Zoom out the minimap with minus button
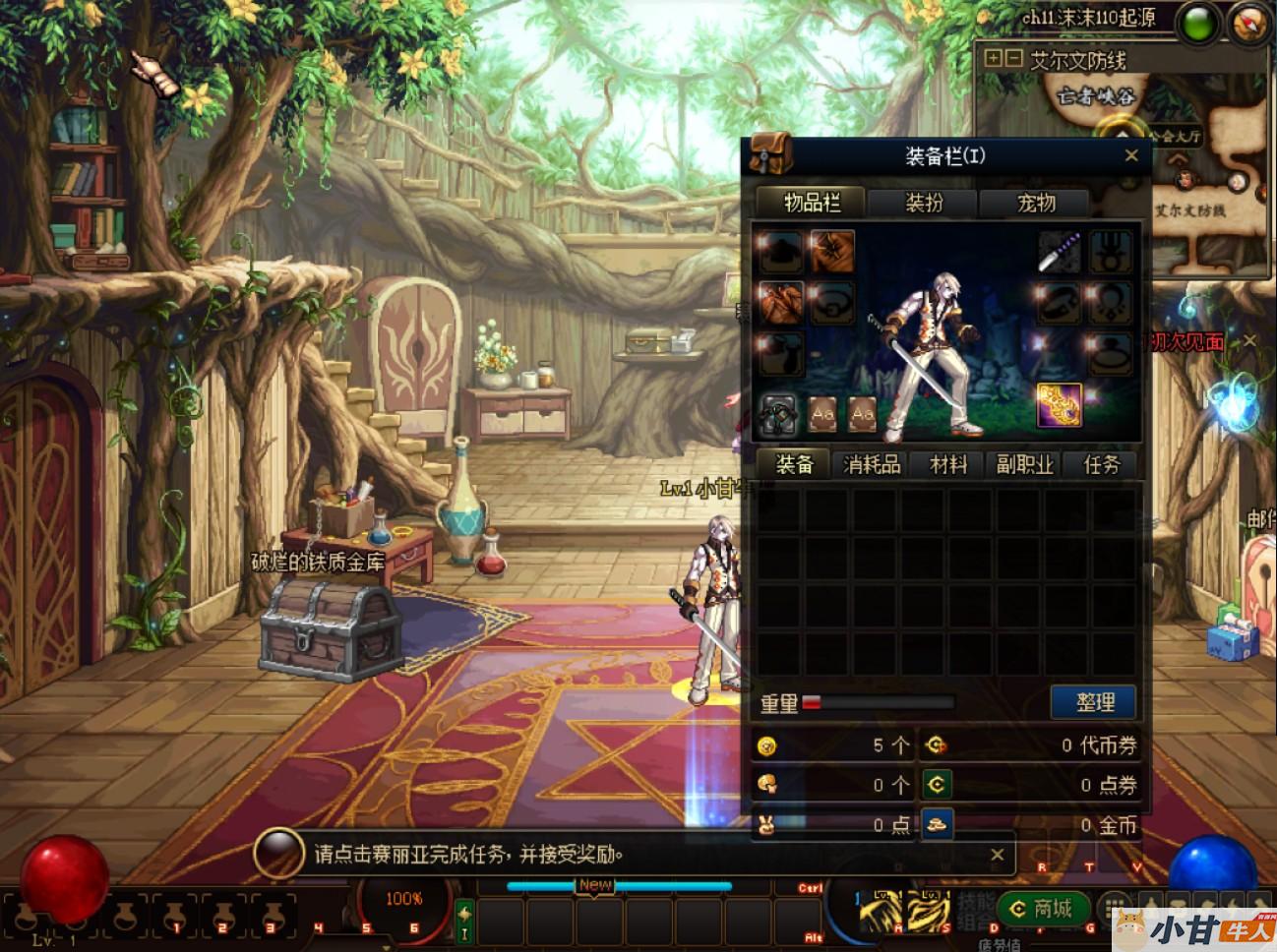The width and height of the screenshot is (1277, 952). (x=1013, y=59)
